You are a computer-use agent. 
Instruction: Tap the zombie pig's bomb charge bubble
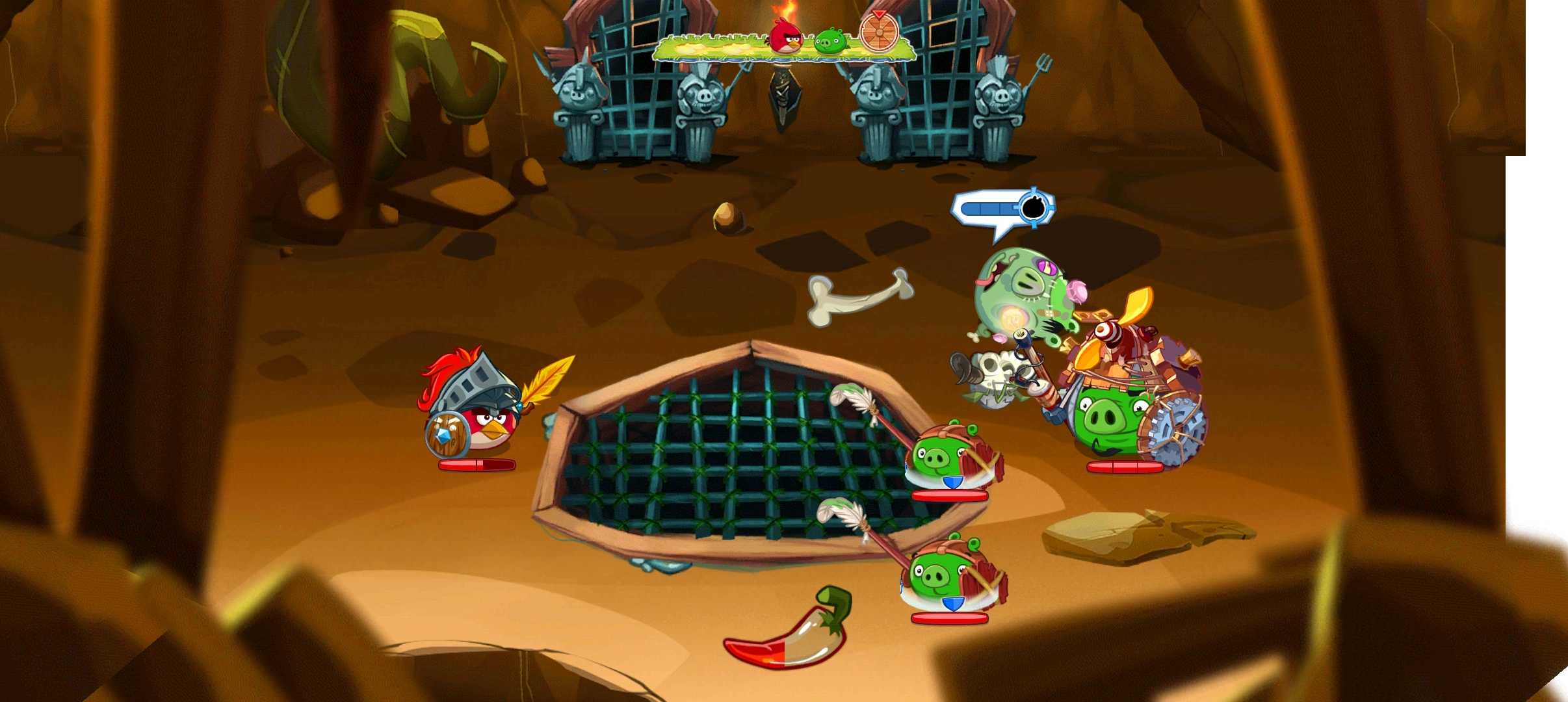tap(1004, 209)
